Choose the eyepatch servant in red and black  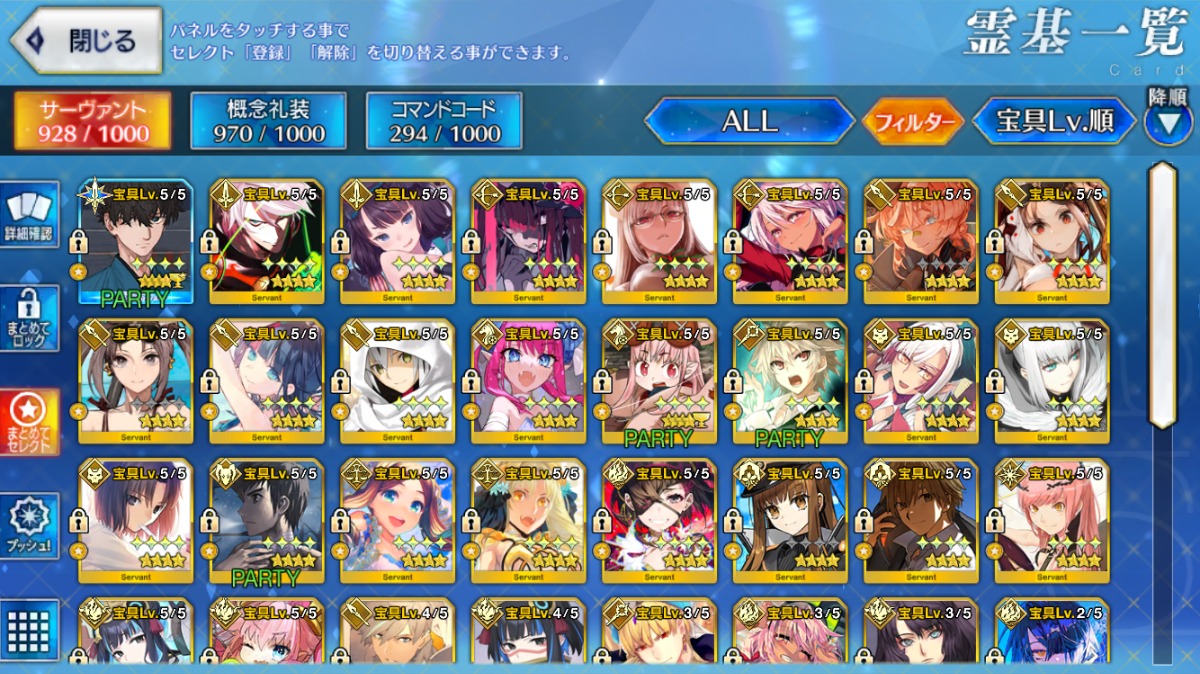(x=659, y=520)
